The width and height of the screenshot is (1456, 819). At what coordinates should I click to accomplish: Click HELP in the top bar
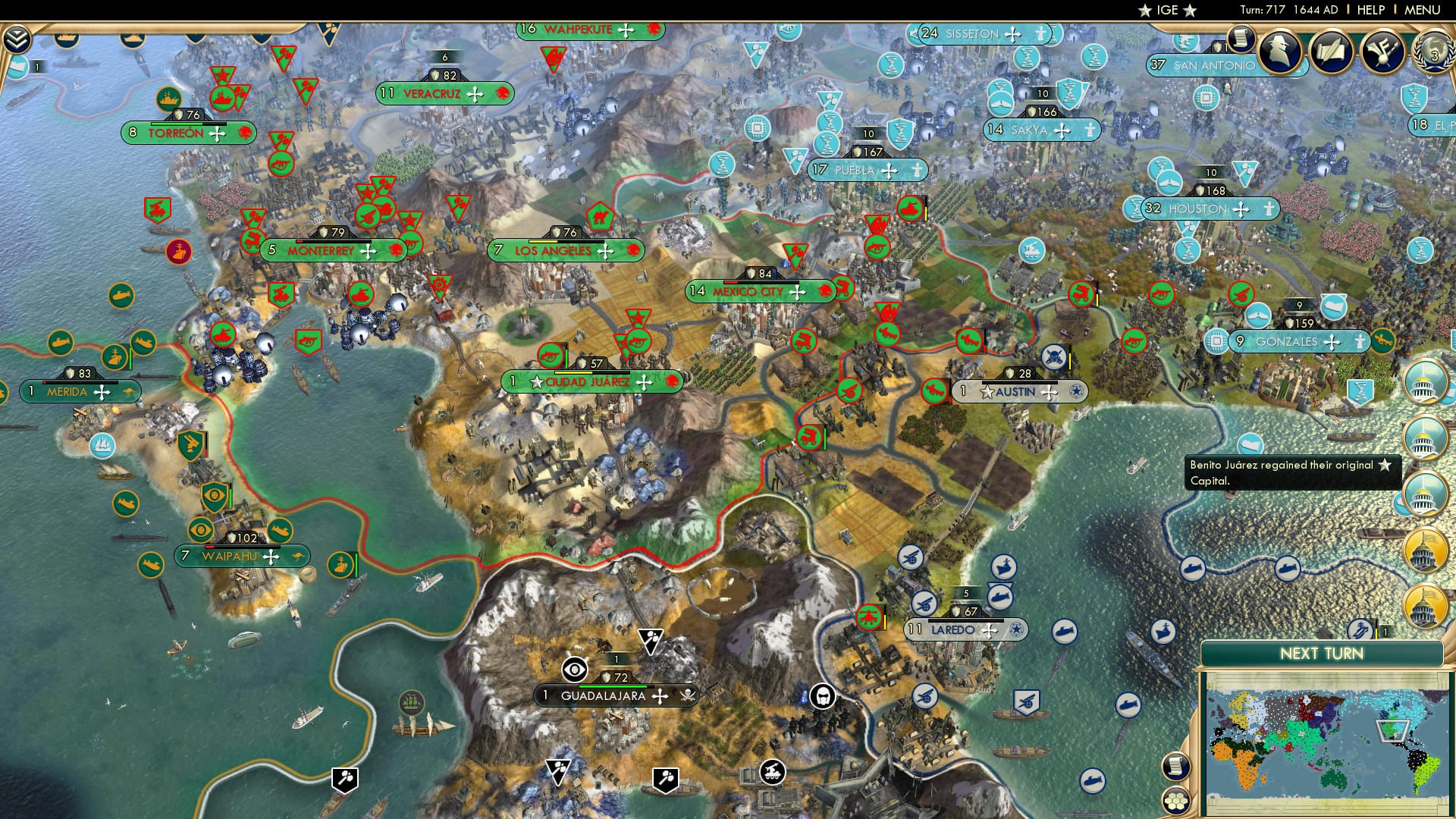1373,10
